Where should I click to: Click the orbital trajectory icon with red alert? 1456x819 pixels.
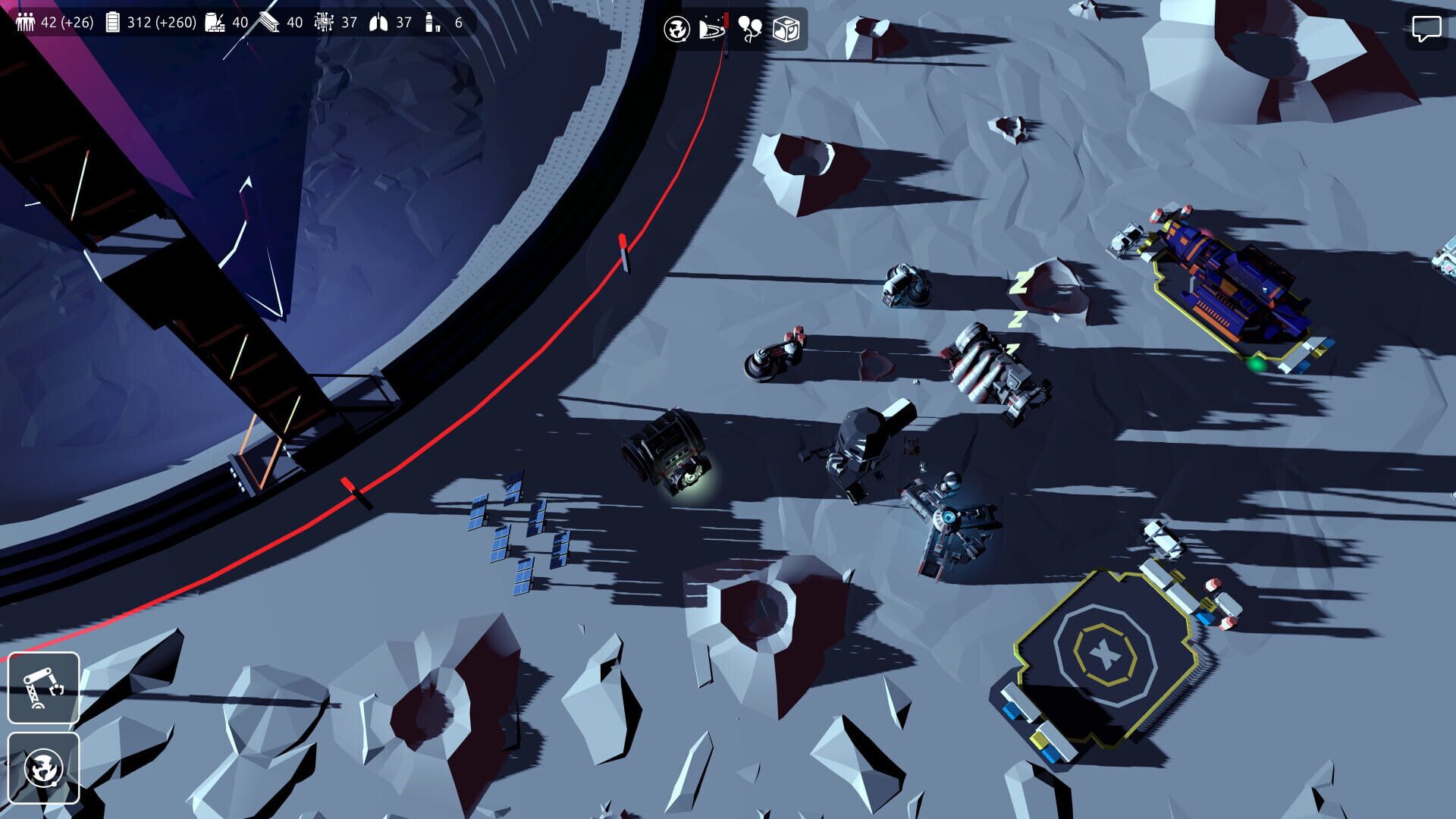click(711, 30)
